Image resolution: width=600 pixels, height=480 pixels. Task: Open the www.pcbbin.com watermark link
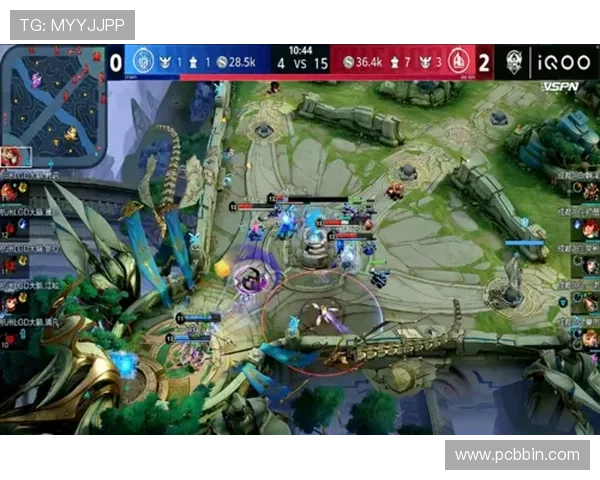coord(516,455)
